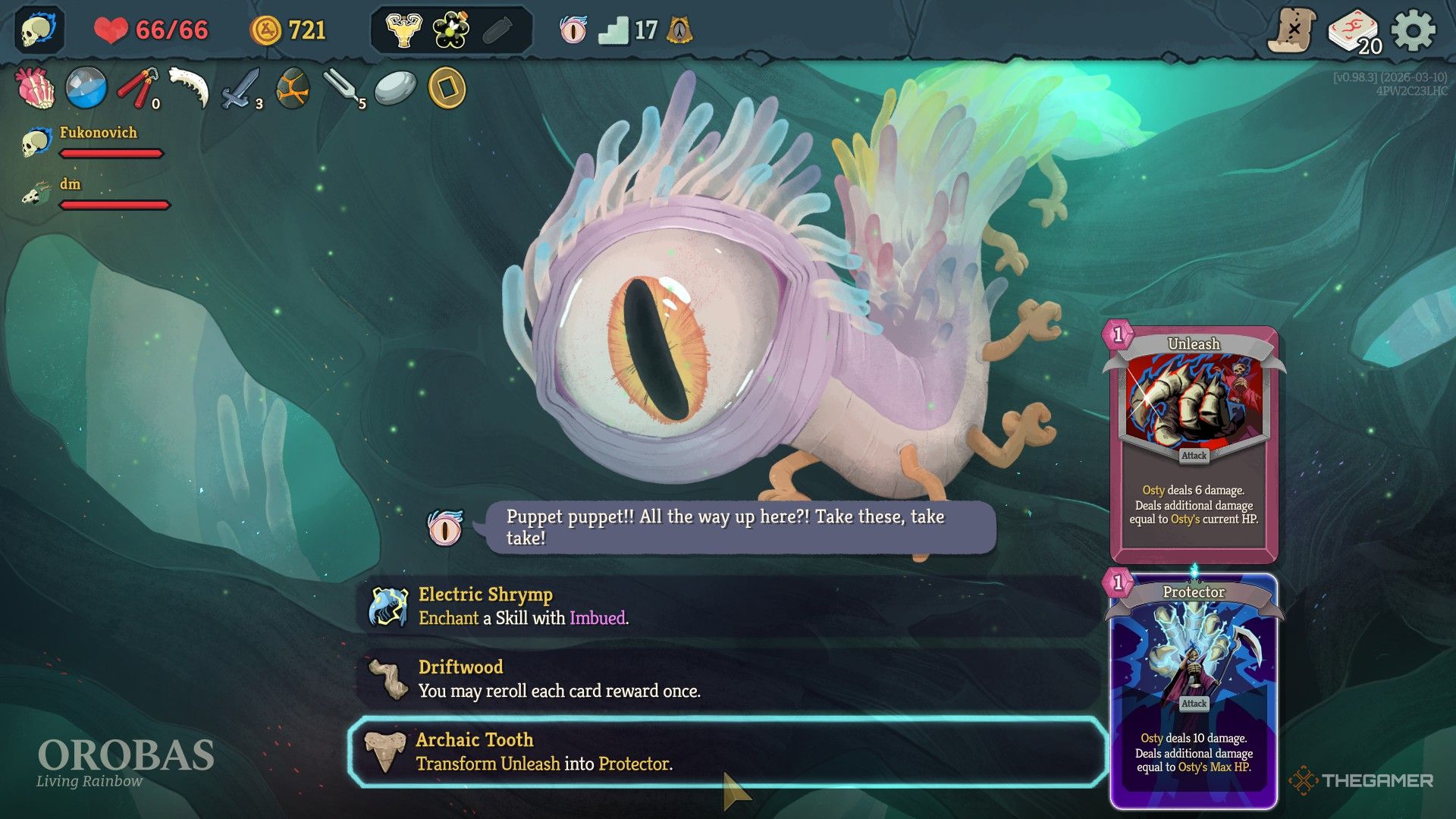Select Archaic Tooth transform option
The height and width of the screenshot is (819, 1456).
(x=728, y=752)
